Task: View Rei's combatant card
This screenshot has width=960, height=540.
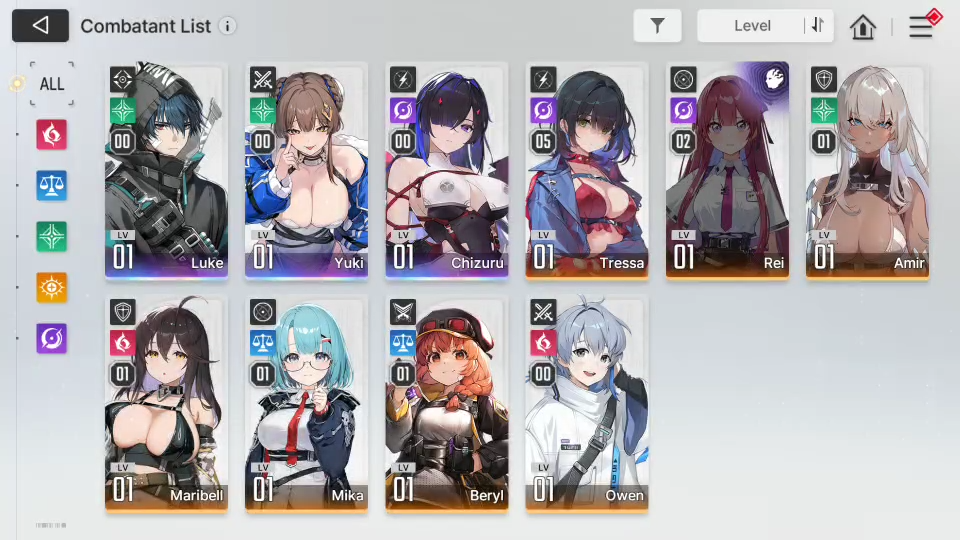Action: (x=727, y=170)
